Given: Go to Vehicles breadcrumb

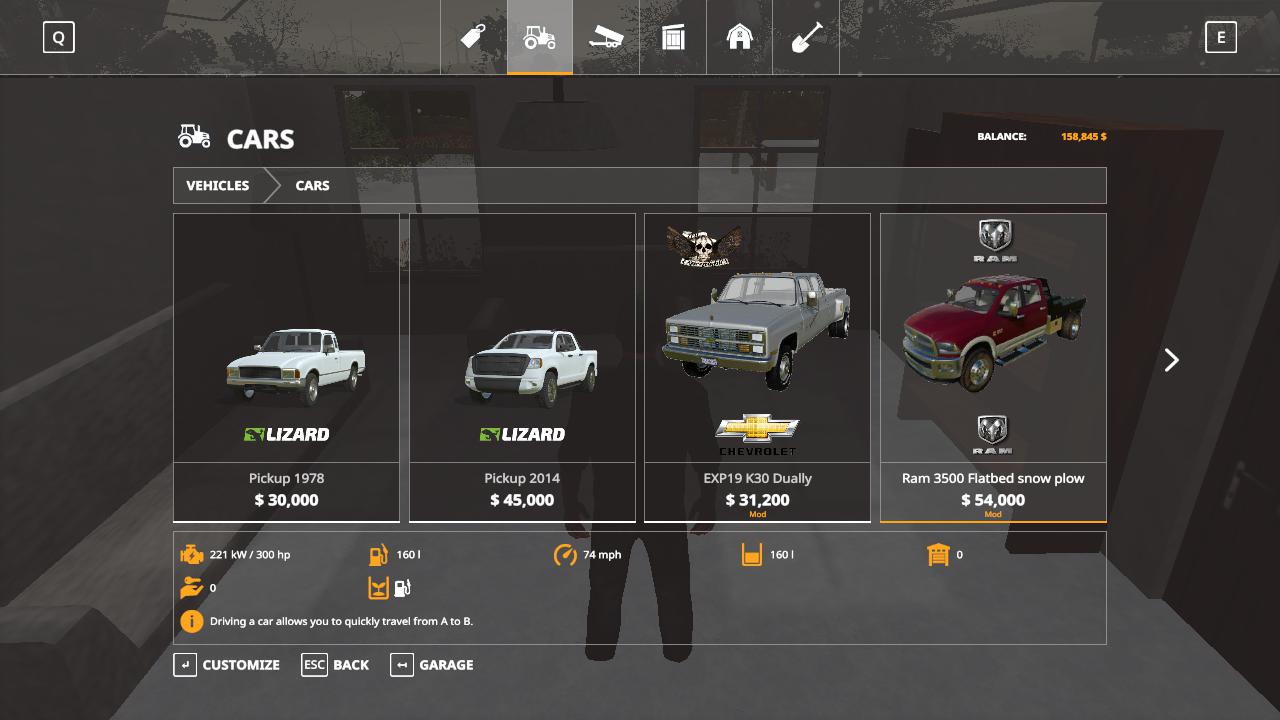Looking at the screenshot, I should (x=218, y=186).
